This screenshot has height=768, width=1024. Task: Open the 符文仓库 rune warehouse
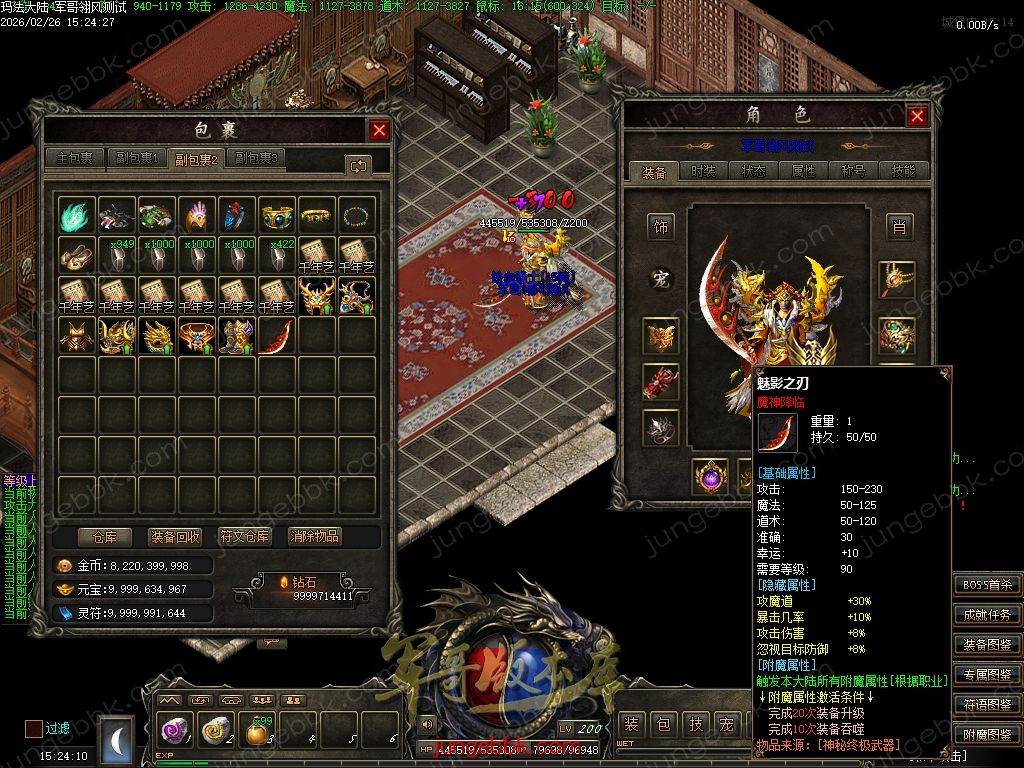tap(245, 536)
